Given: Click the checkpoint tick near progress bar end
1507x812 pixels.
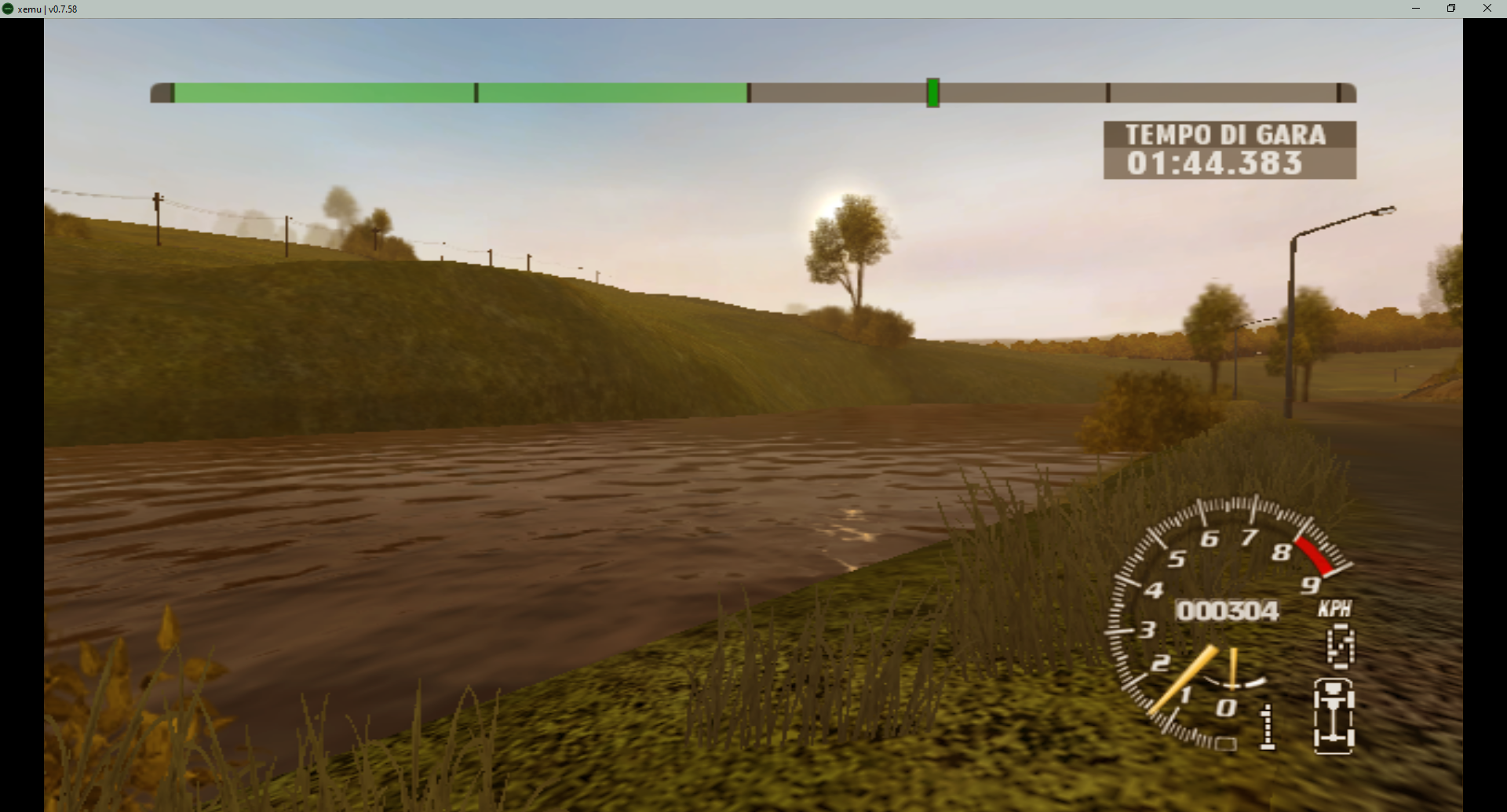Looking at the screenshot, I should pos(1107,93).
